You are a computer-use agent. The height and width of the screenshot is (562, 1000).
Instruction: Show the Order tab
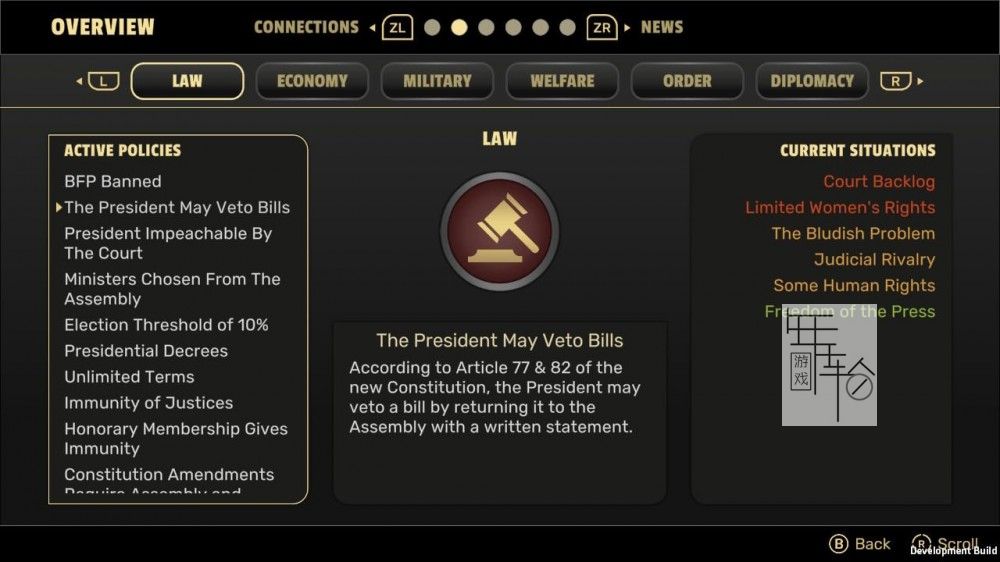(687, 81)
